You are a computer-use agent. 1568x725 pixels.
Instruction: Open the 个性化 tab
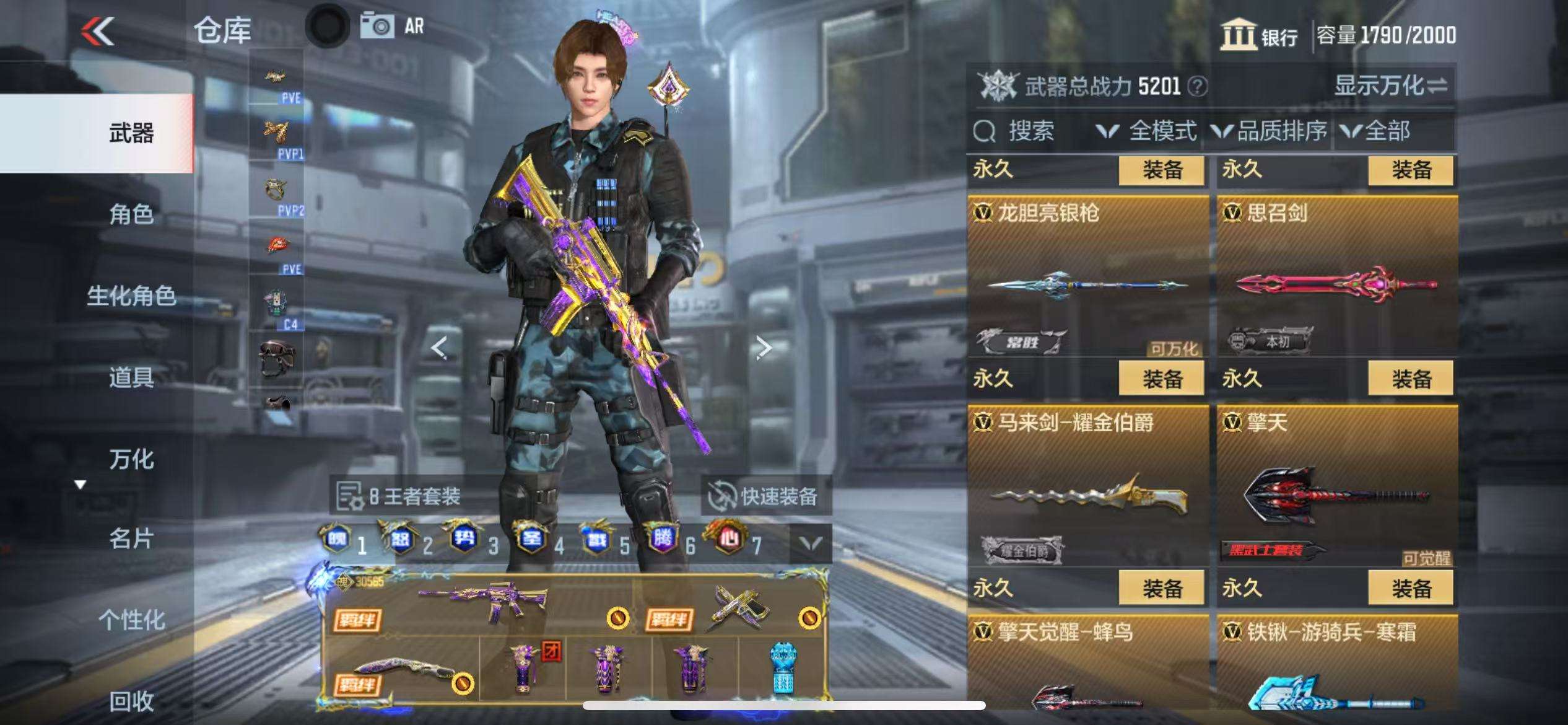131,620
